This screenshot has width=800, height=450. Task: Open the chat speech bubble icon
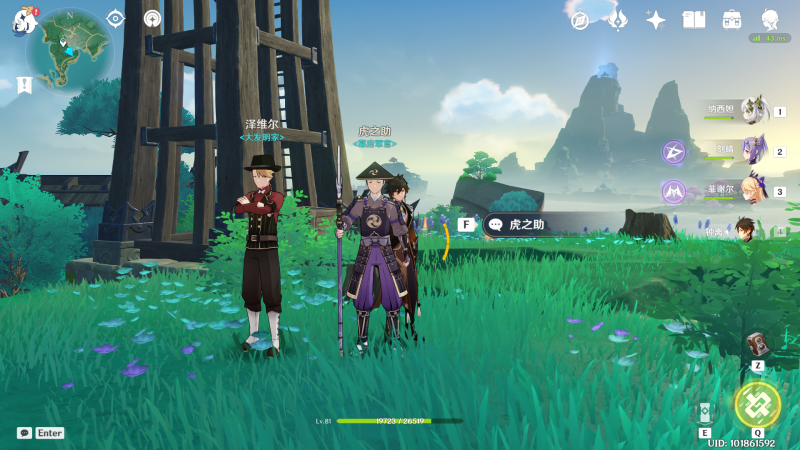tap(24, 433)
